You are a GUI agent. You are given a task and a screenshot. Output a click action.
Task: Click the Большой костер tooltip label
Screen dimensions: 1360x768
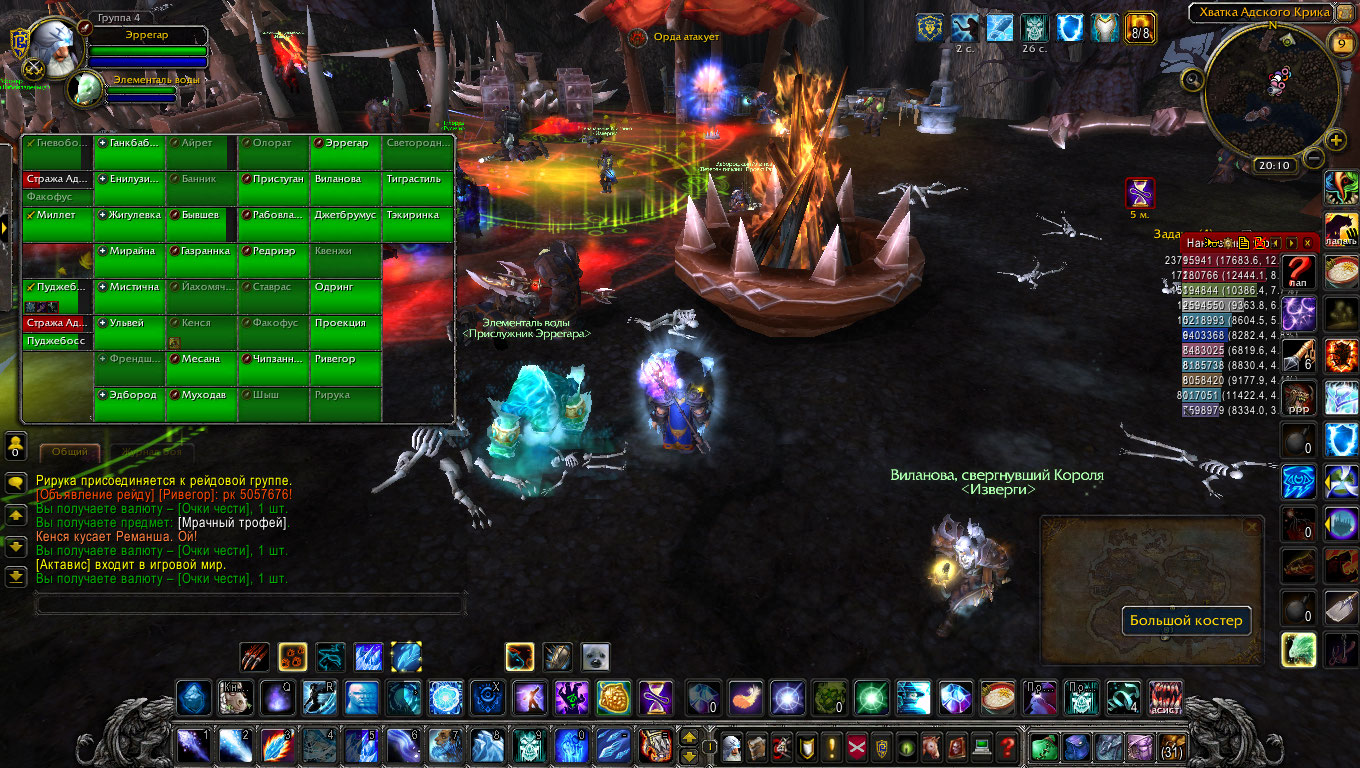click(x=1186, y=621)
